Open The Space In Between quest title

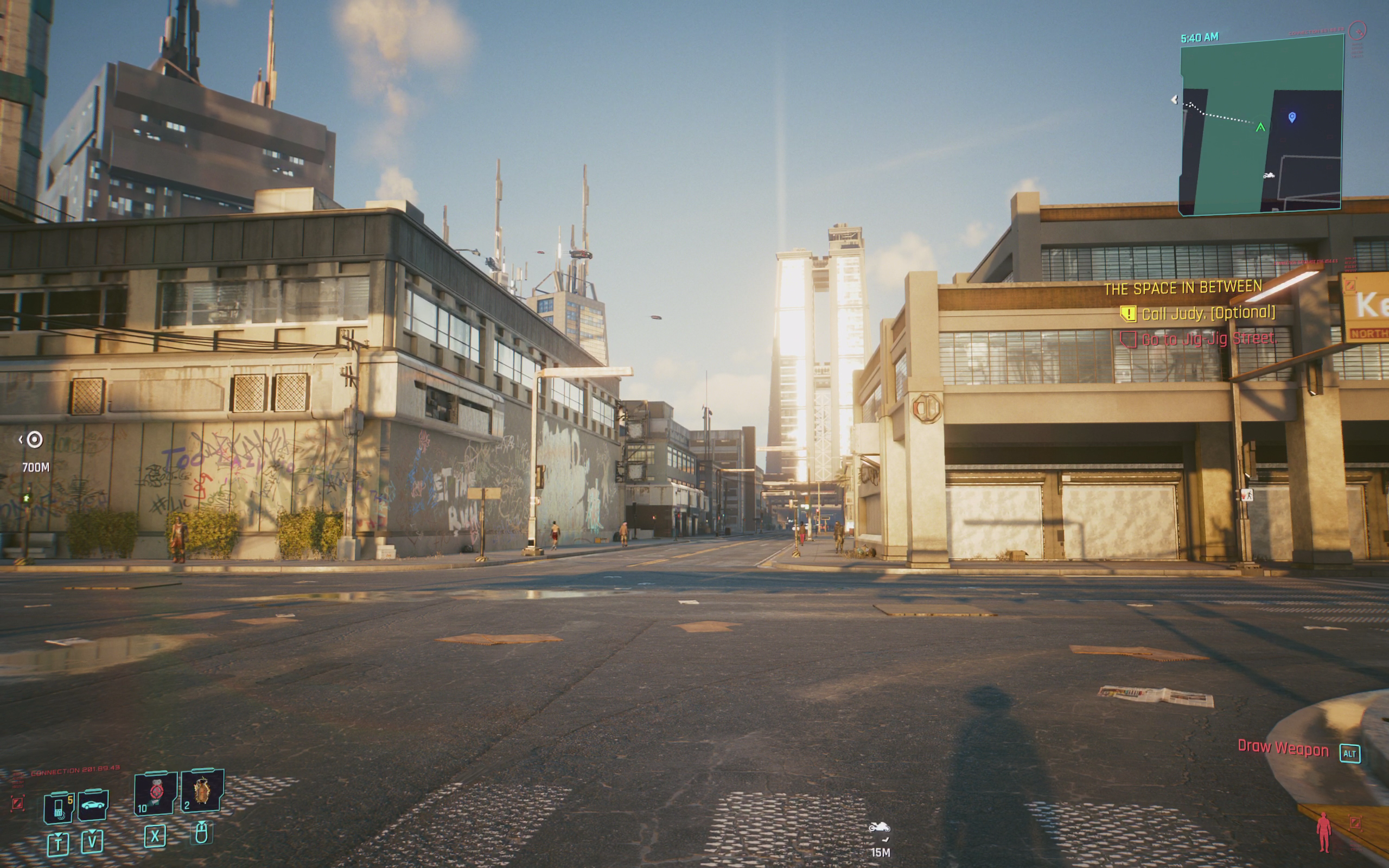point(1182,288)
